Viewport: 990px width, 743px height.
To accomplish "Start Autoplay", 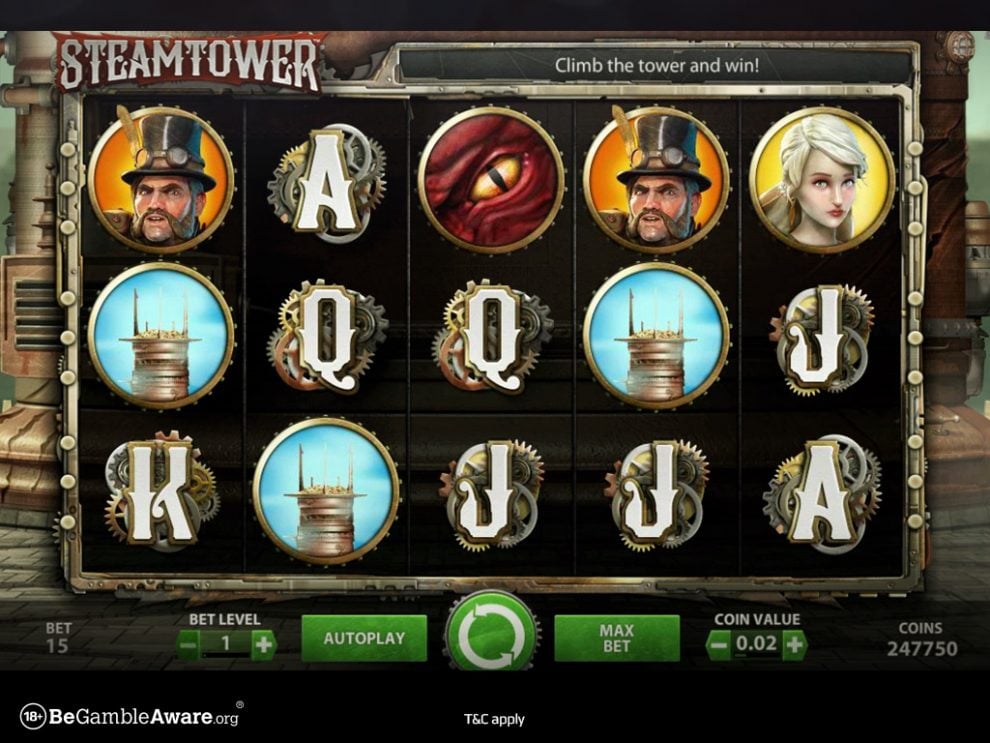I will (x=364, y=638).
